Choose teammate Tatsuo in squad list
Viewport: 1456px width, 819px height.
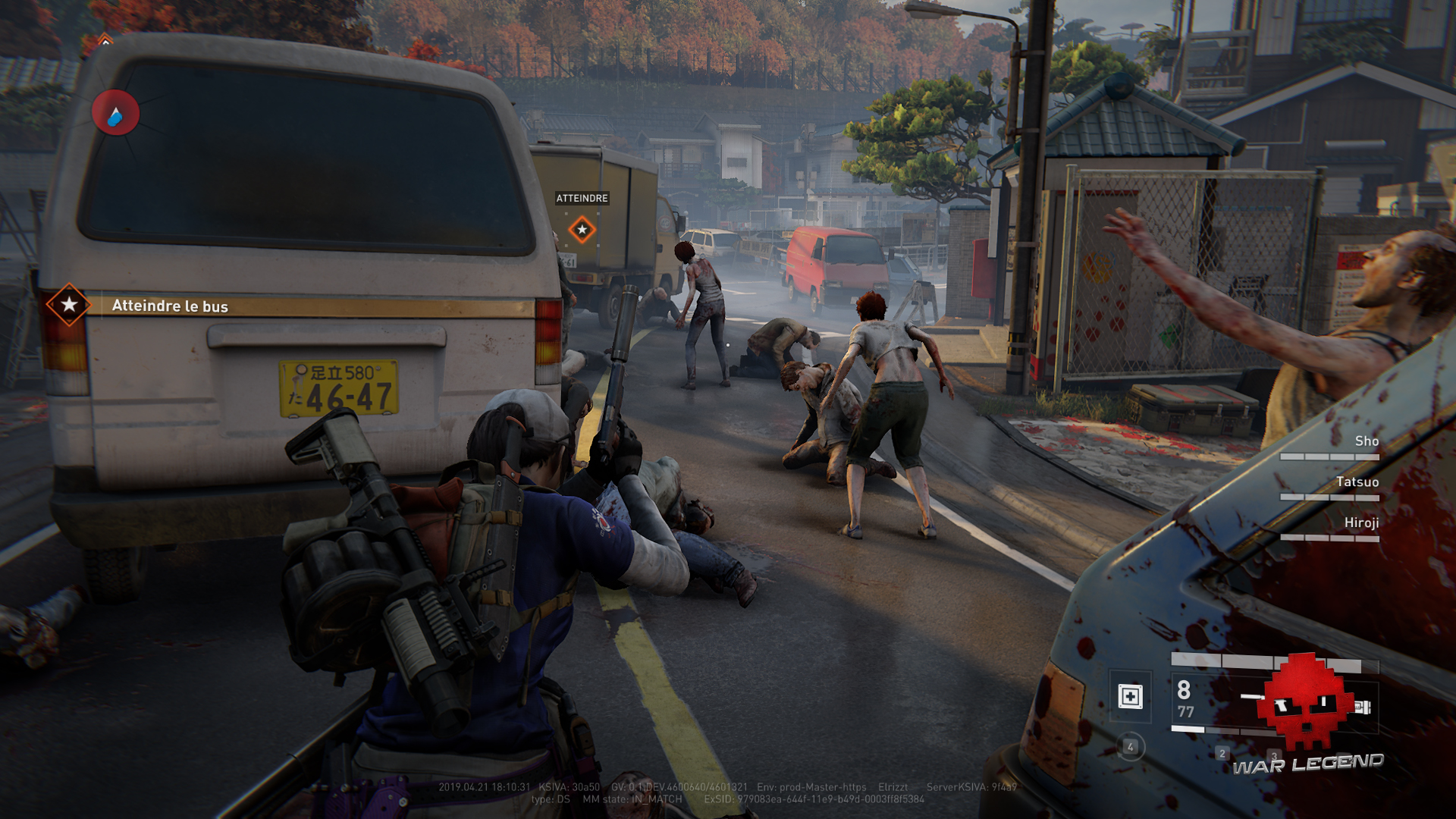click(1357, 482)
